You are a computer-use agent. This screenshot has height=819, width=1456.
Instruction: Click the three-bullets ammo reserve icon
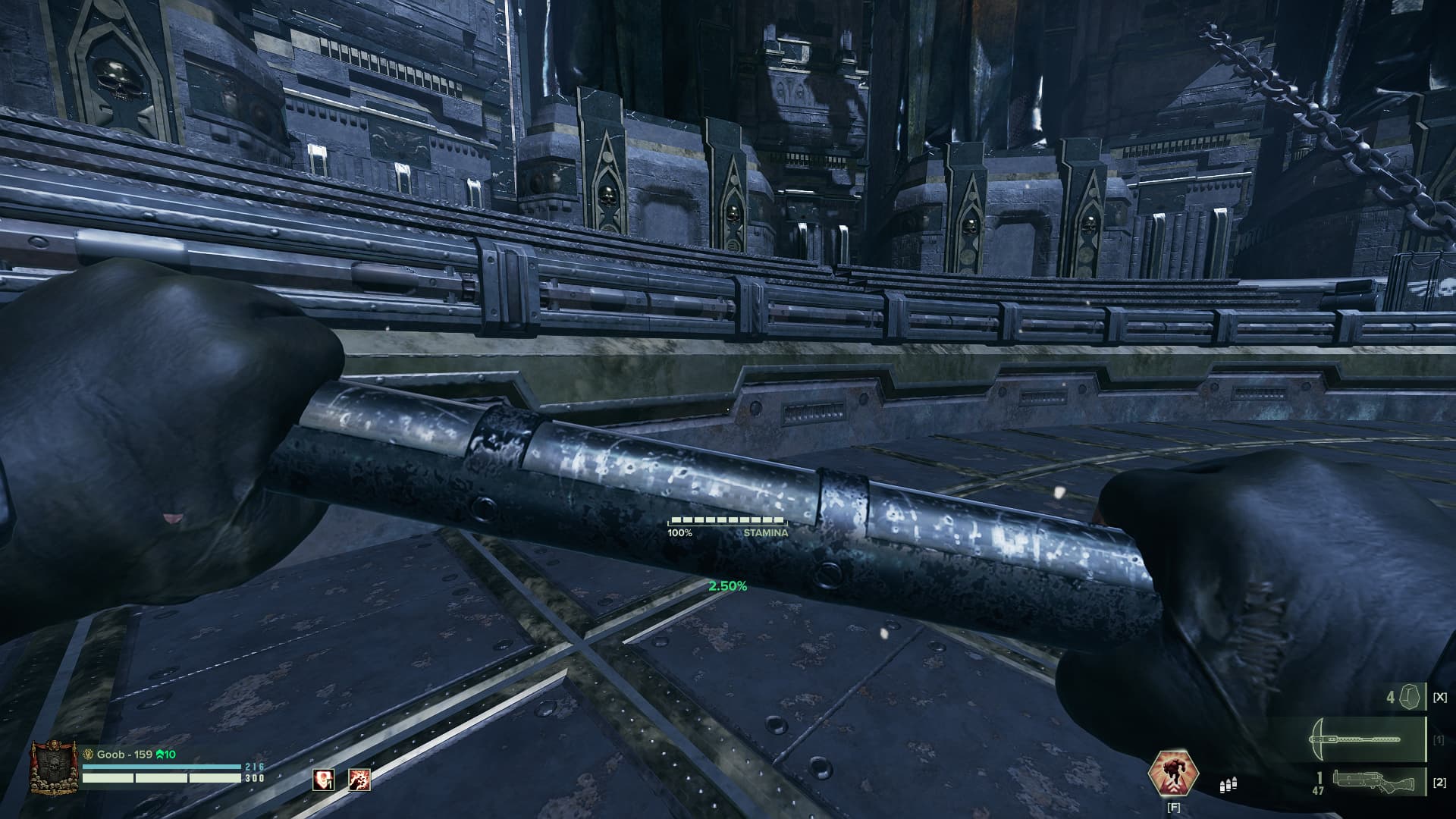pyautogui.click(x=1228, y=786)
